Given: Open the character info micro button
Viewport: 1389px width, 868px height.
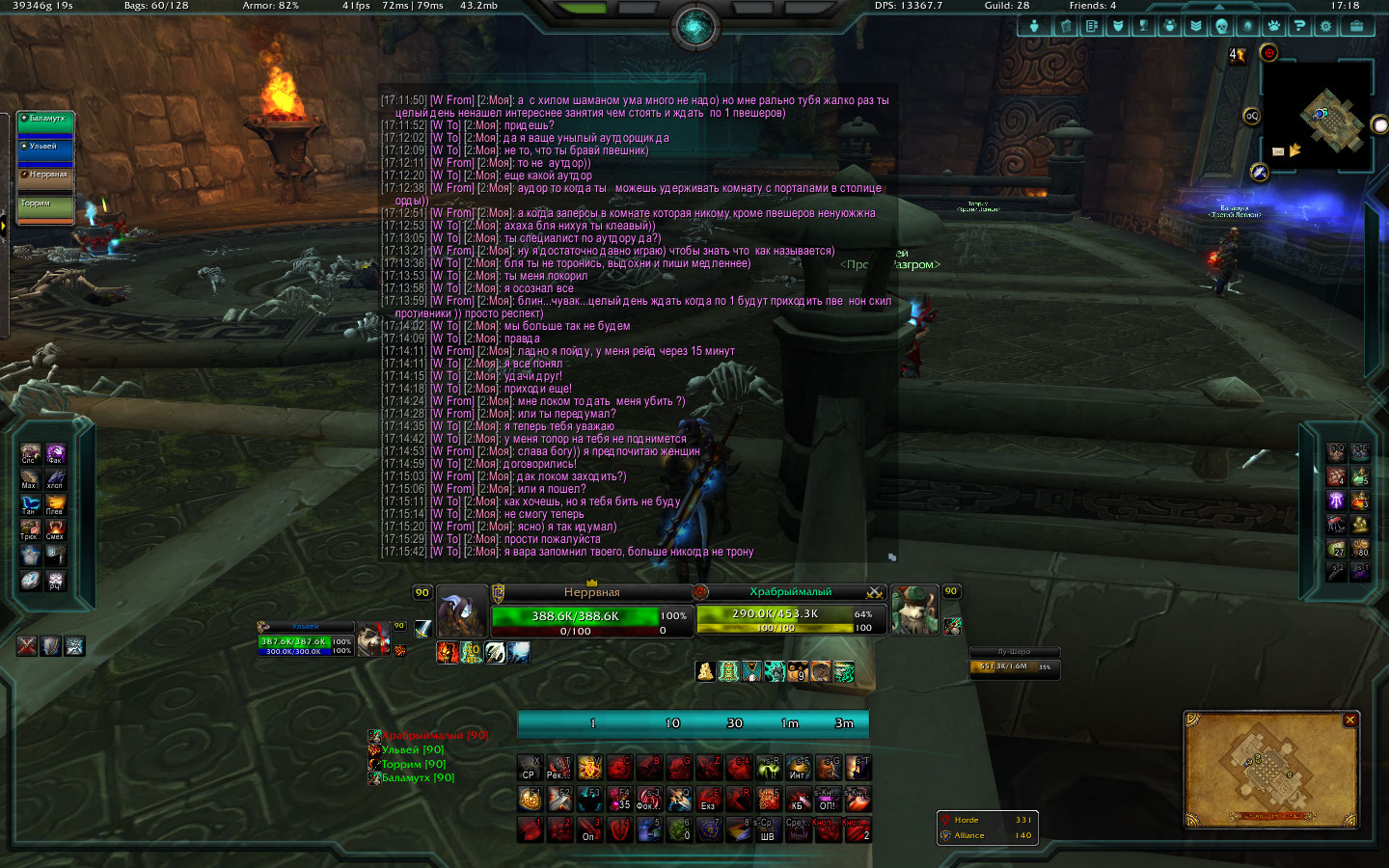Looking at the screenshot, I should click(1034, 26).
